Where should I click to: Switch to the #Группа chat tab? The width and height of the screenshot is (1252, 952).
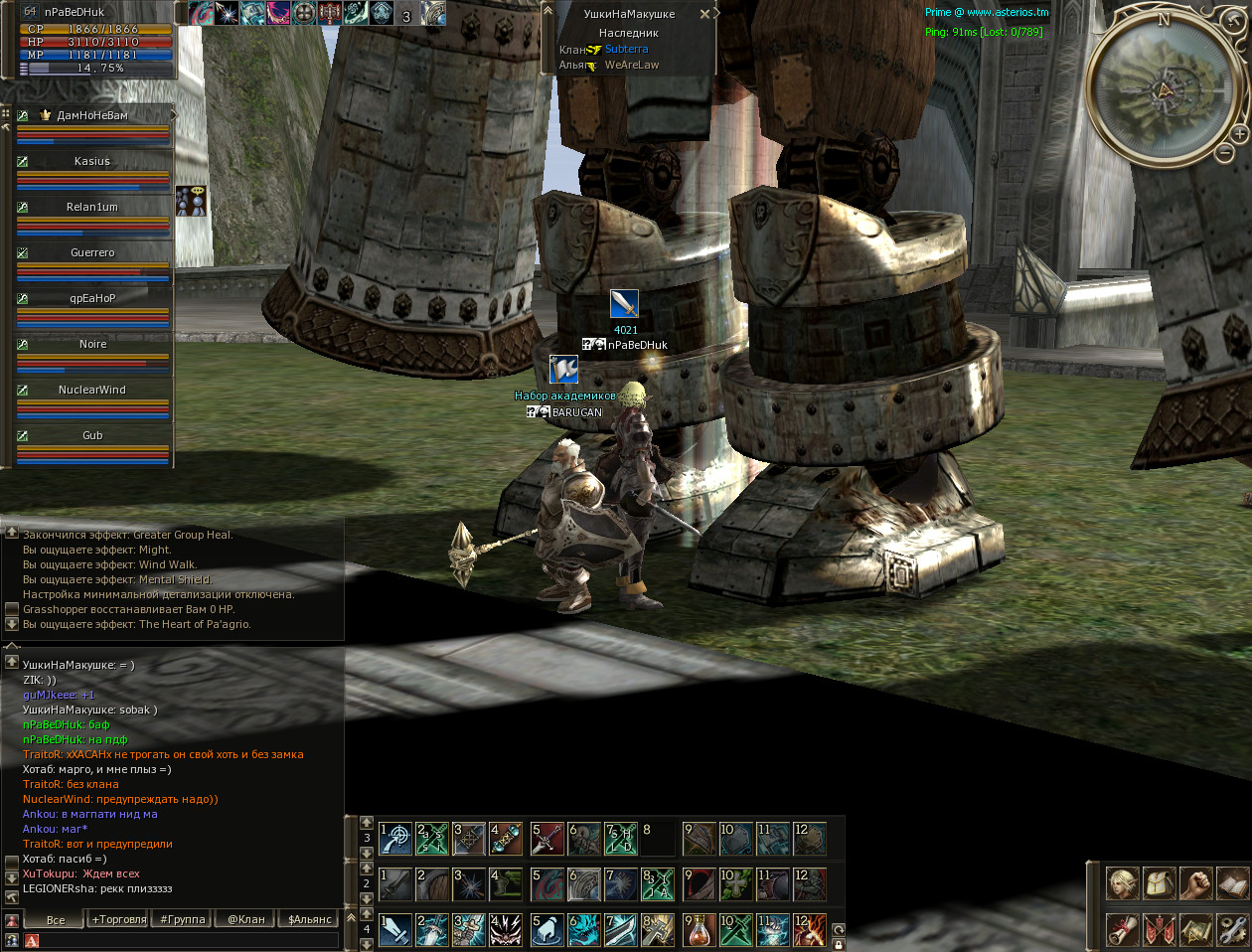183,919
